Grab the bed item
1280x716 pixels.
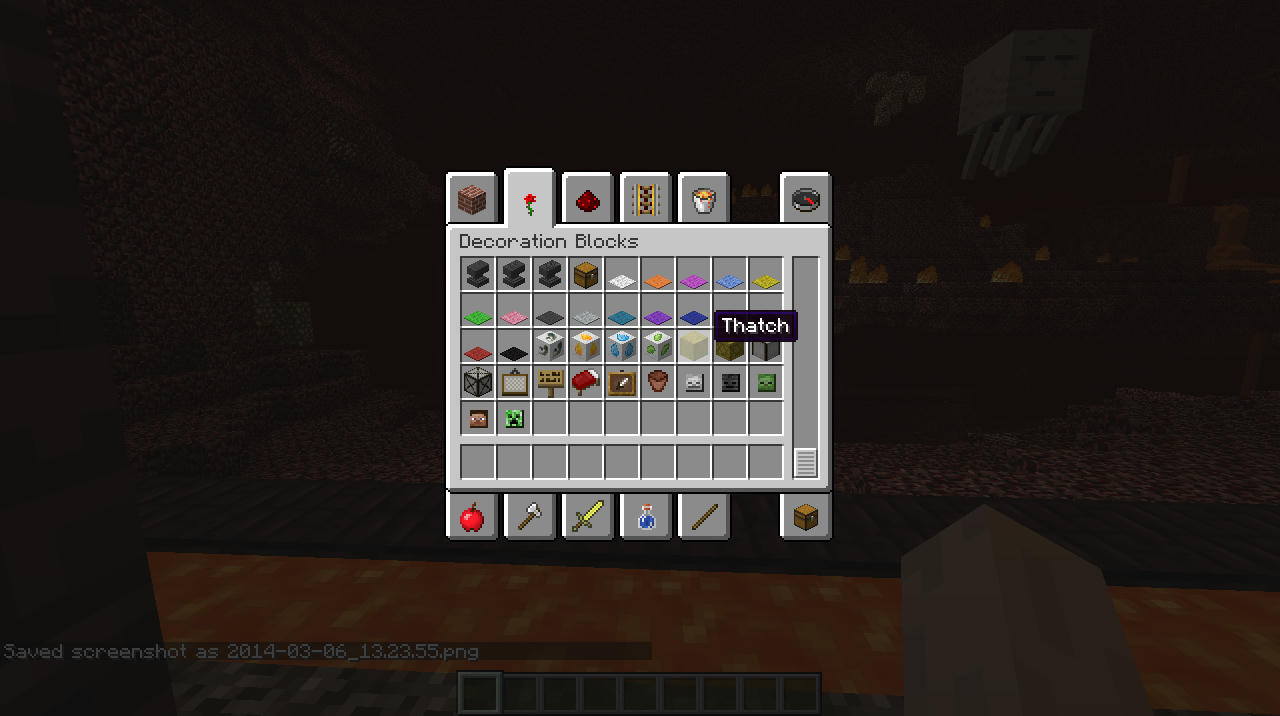pyautogui.click(x=586, y=382)
